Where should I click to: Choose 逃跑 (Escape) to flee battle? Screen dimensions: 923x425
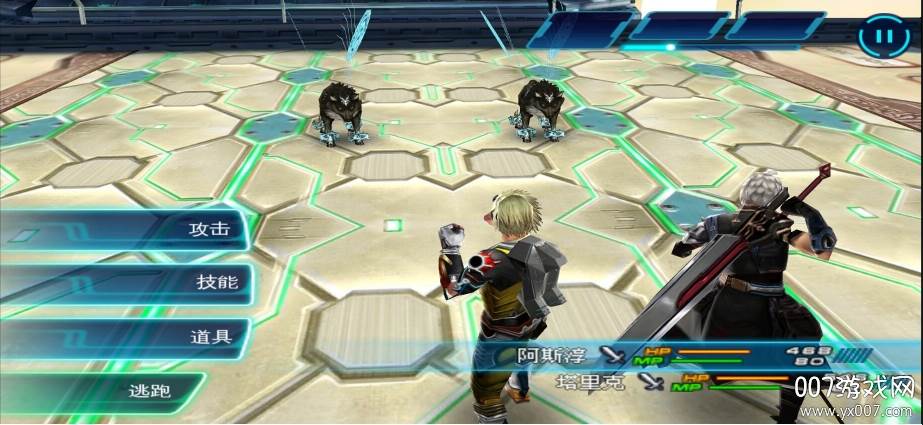(x=150, y=390)
